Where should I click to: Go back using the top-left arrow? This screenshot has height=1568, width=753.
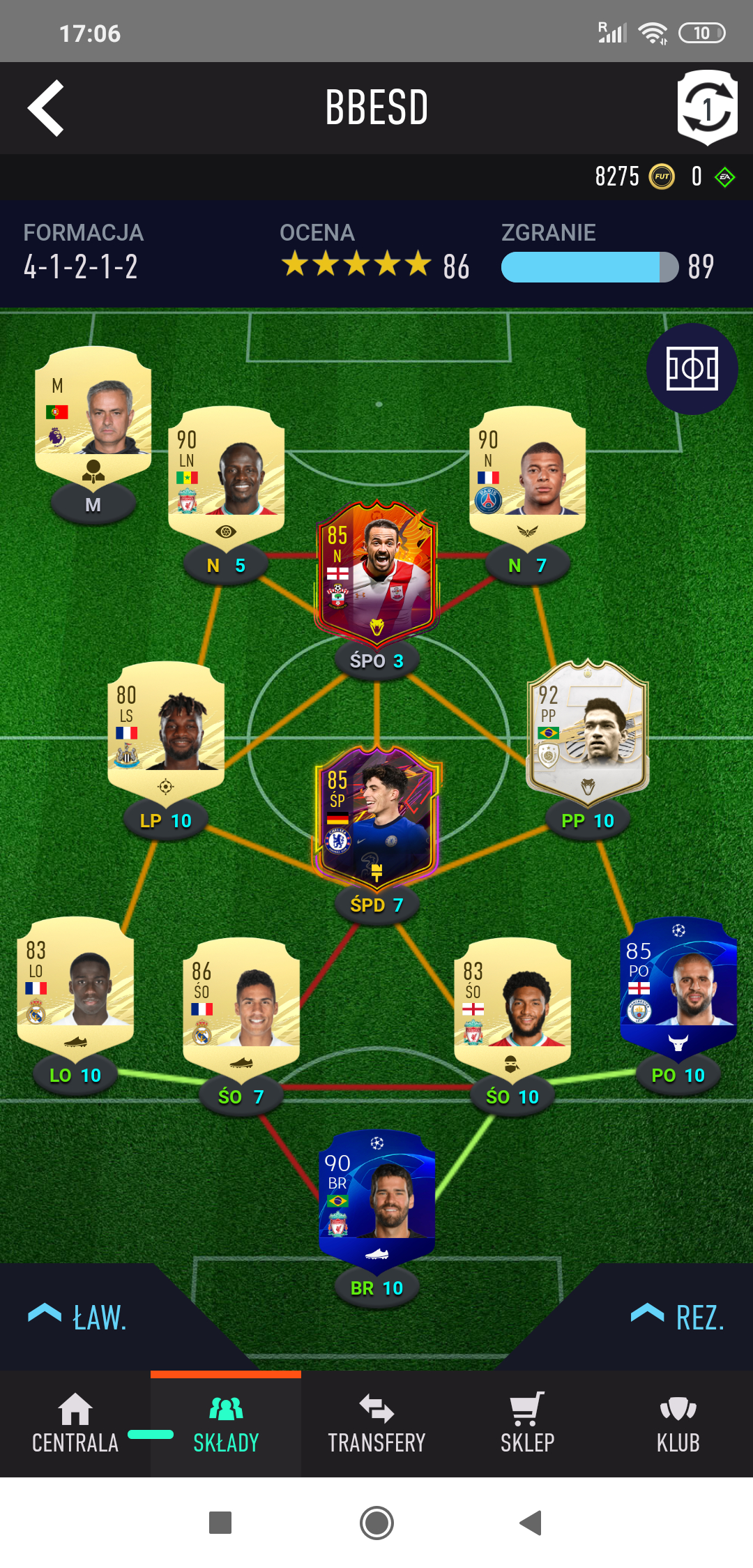coord(46,107)
